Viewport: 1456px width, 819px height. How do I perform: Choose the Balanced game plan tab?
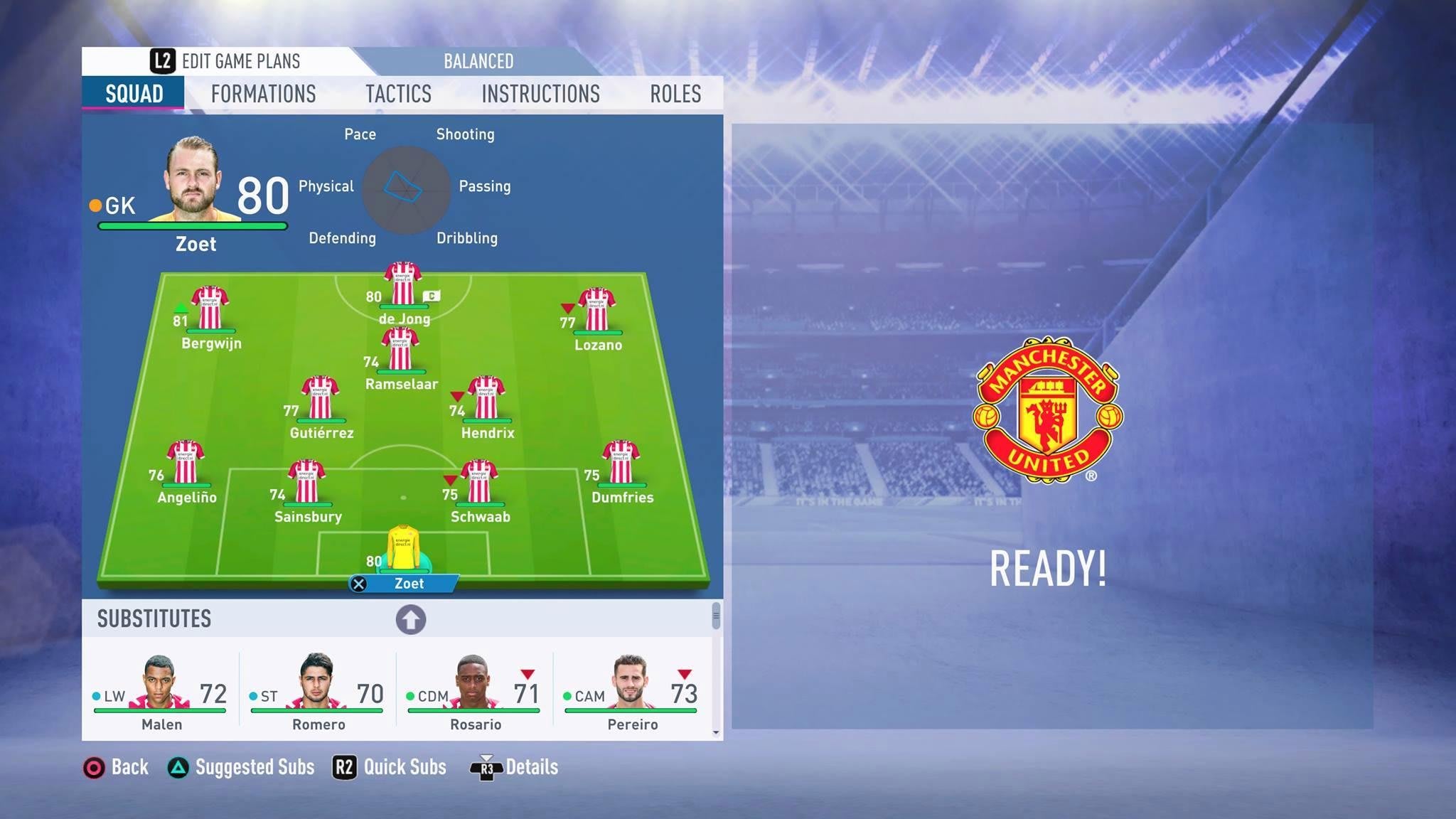point(478,61)
